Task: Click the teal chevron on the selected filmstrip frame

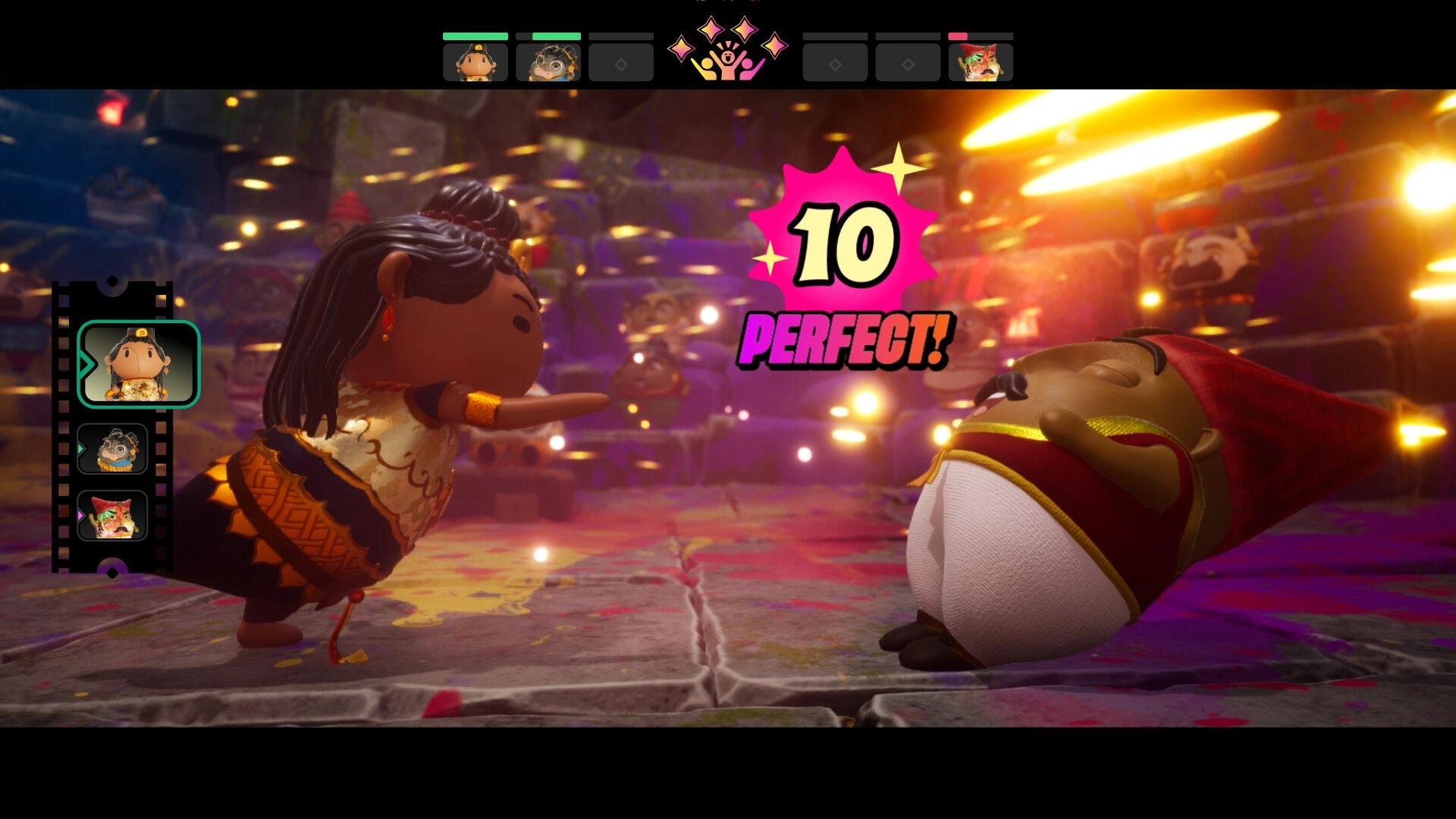Action: (x=86, y=362)
